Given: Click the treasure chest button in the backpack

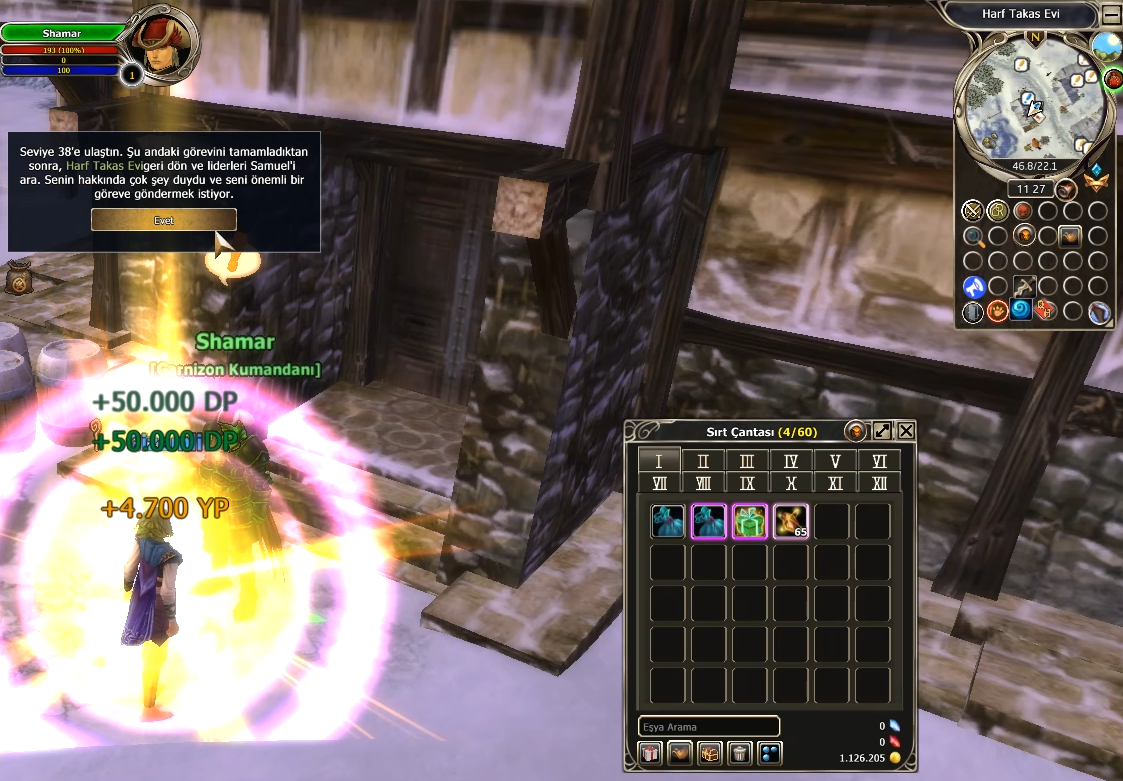Looking at the screenshot, I should point(710,754).
